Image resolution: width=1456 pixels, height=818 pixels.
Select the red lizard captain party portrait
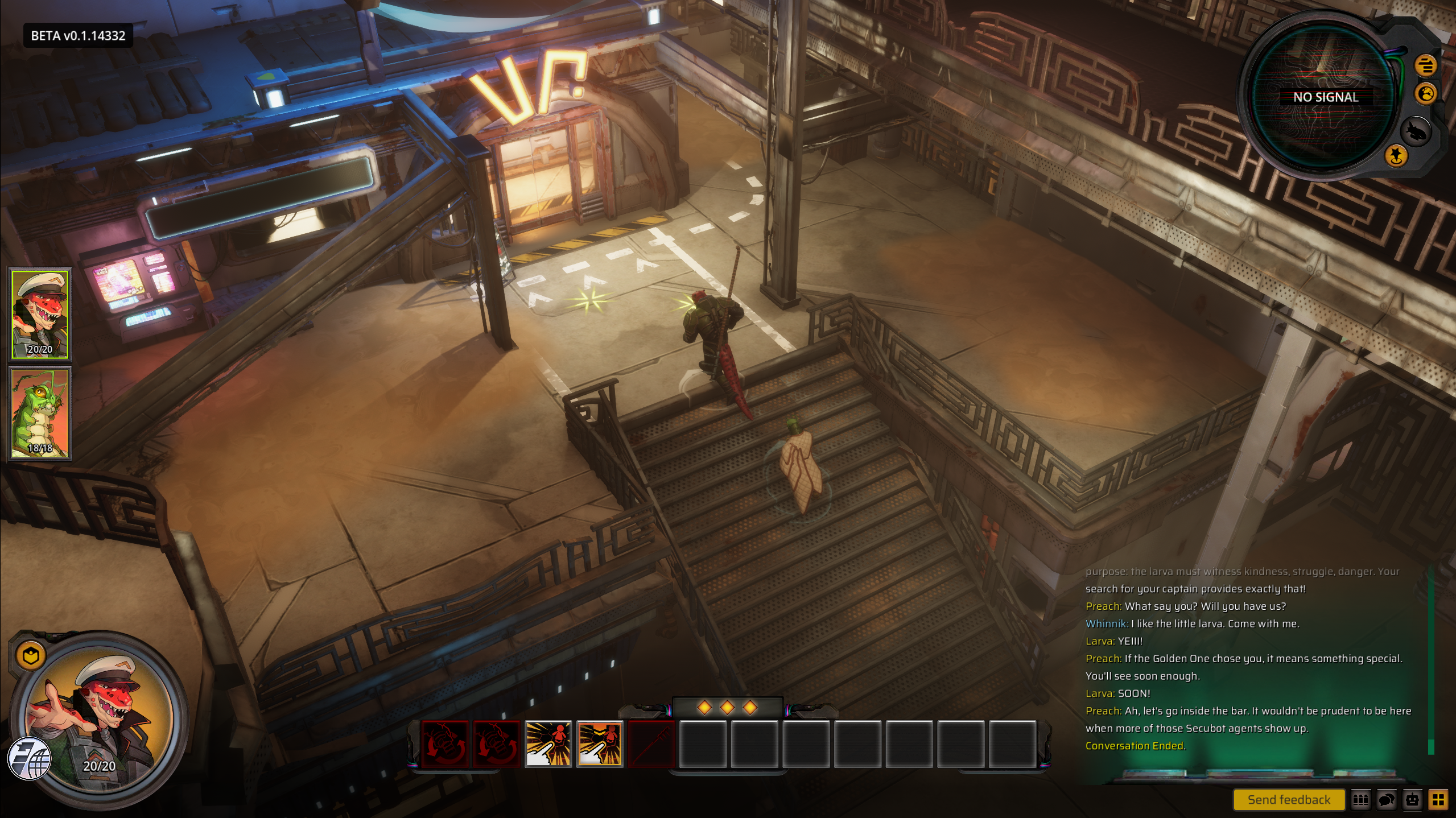pyautogui.click(x=40, y=315)
